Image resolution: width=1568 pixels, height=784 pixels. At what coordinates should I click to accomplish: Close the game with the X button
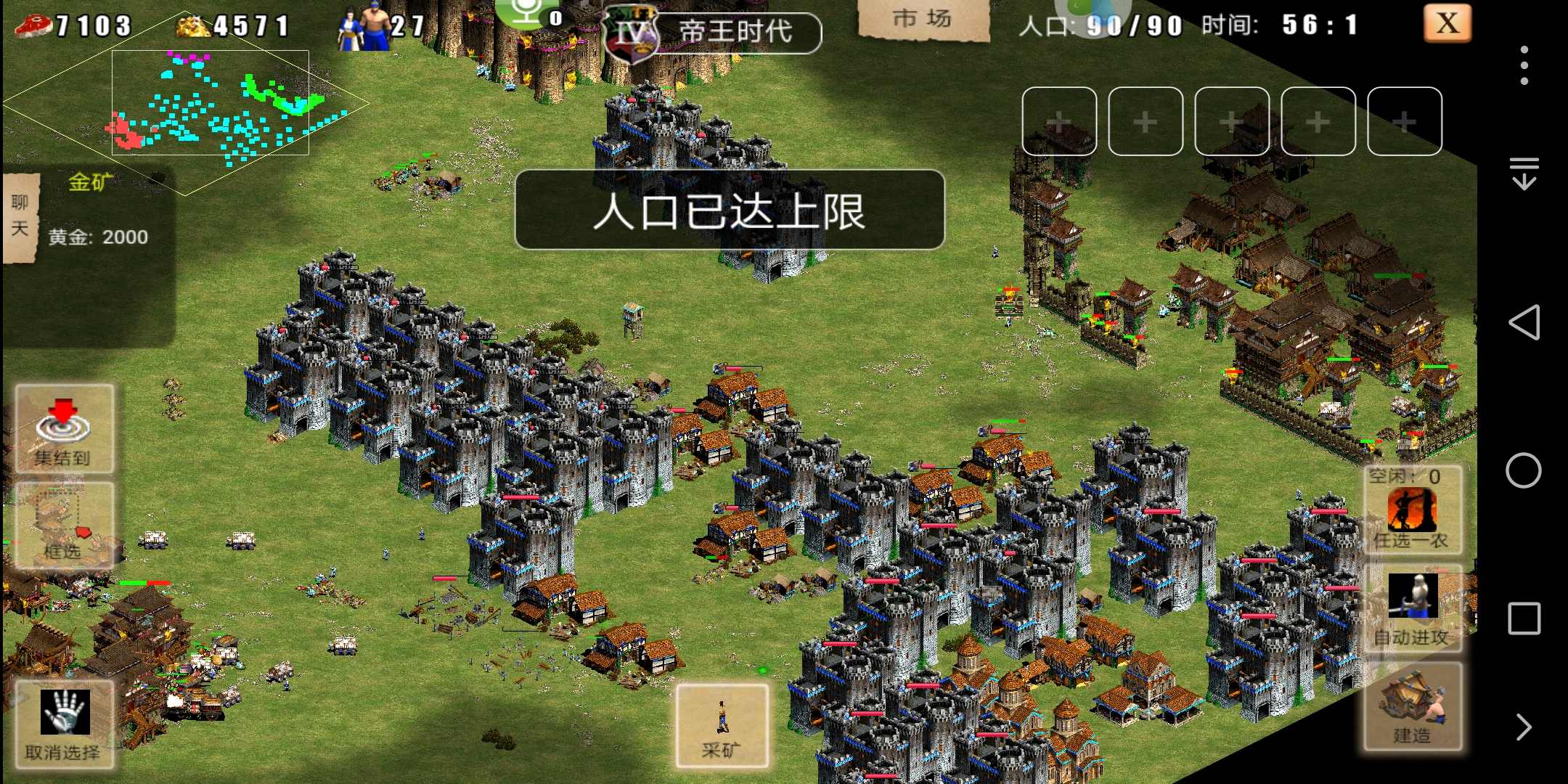[1447, 23]
